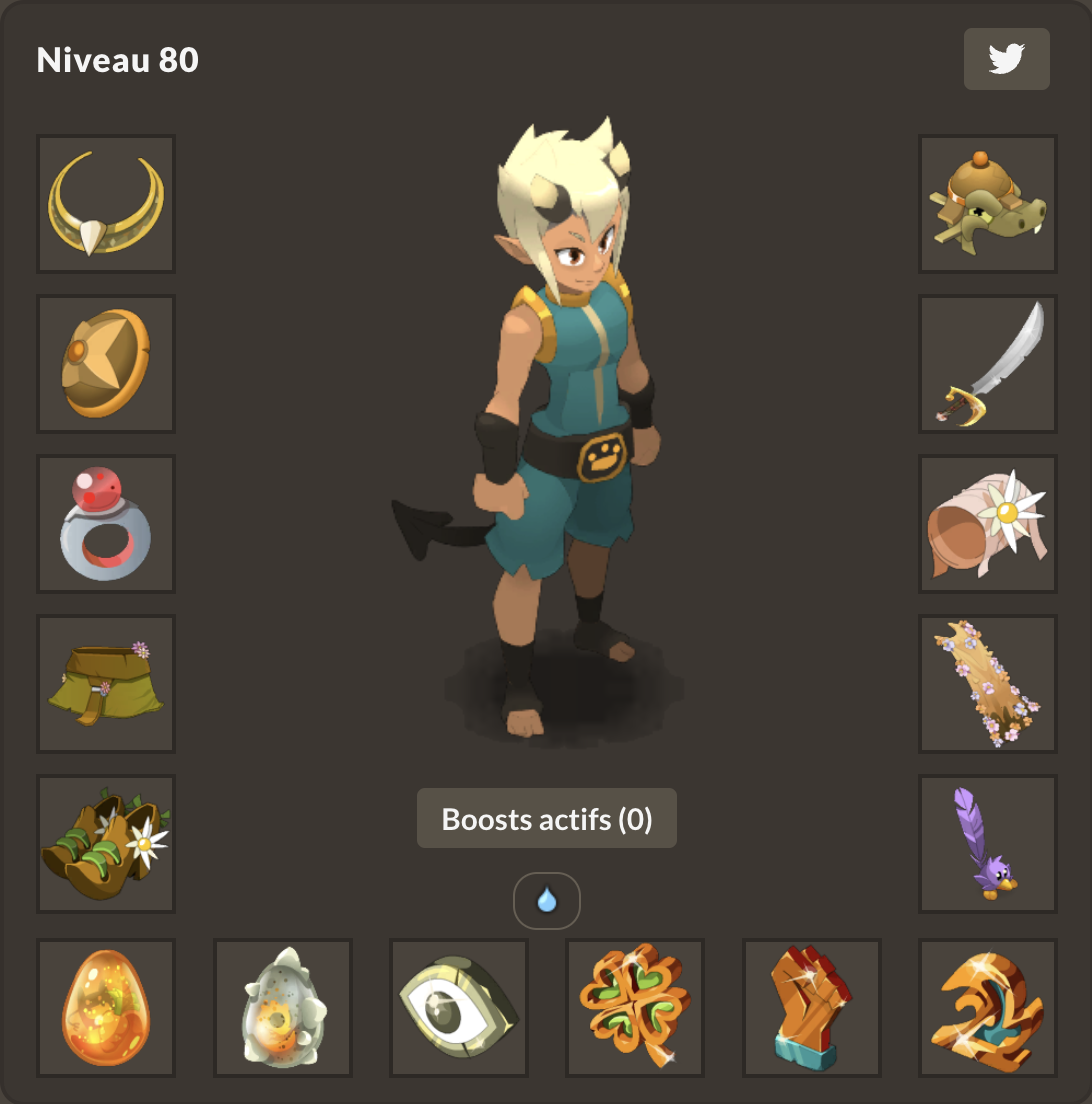The height and width of the screenshot is (1104, 1092).
Task: Select the golden star shield slot
Action: pyautogui.click(x=106, y=364)
